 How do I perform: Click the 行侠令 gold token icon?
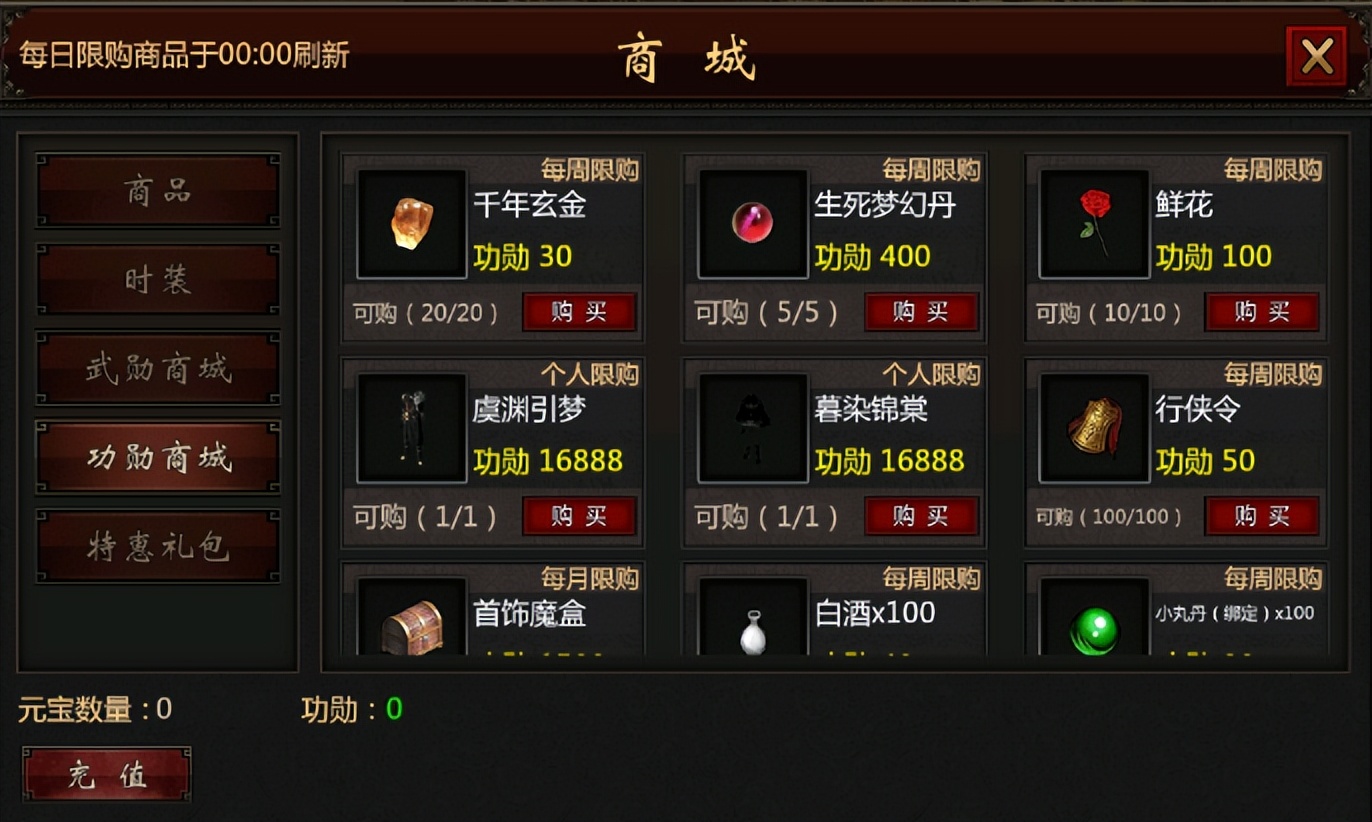[x=1093, y=427]
